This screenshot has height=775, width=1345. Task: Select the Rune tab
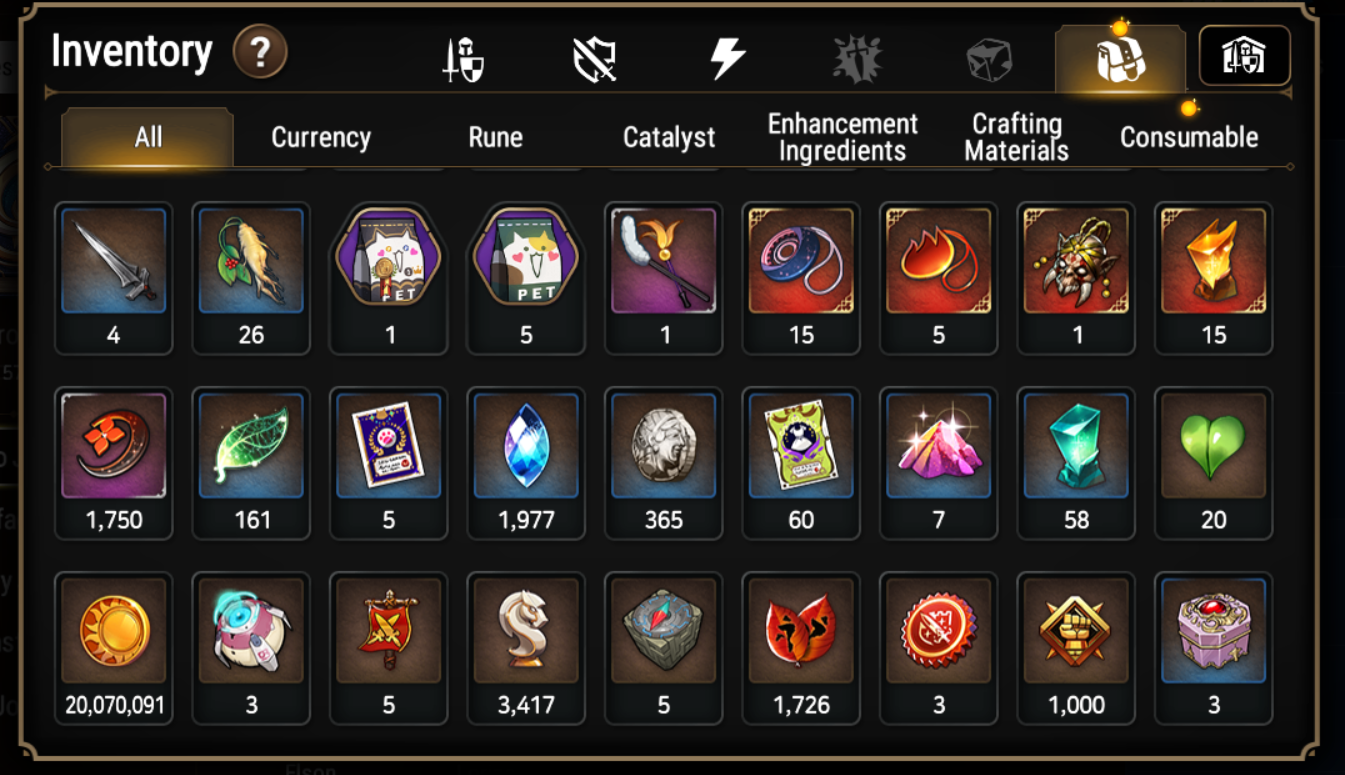click(495, 137)
